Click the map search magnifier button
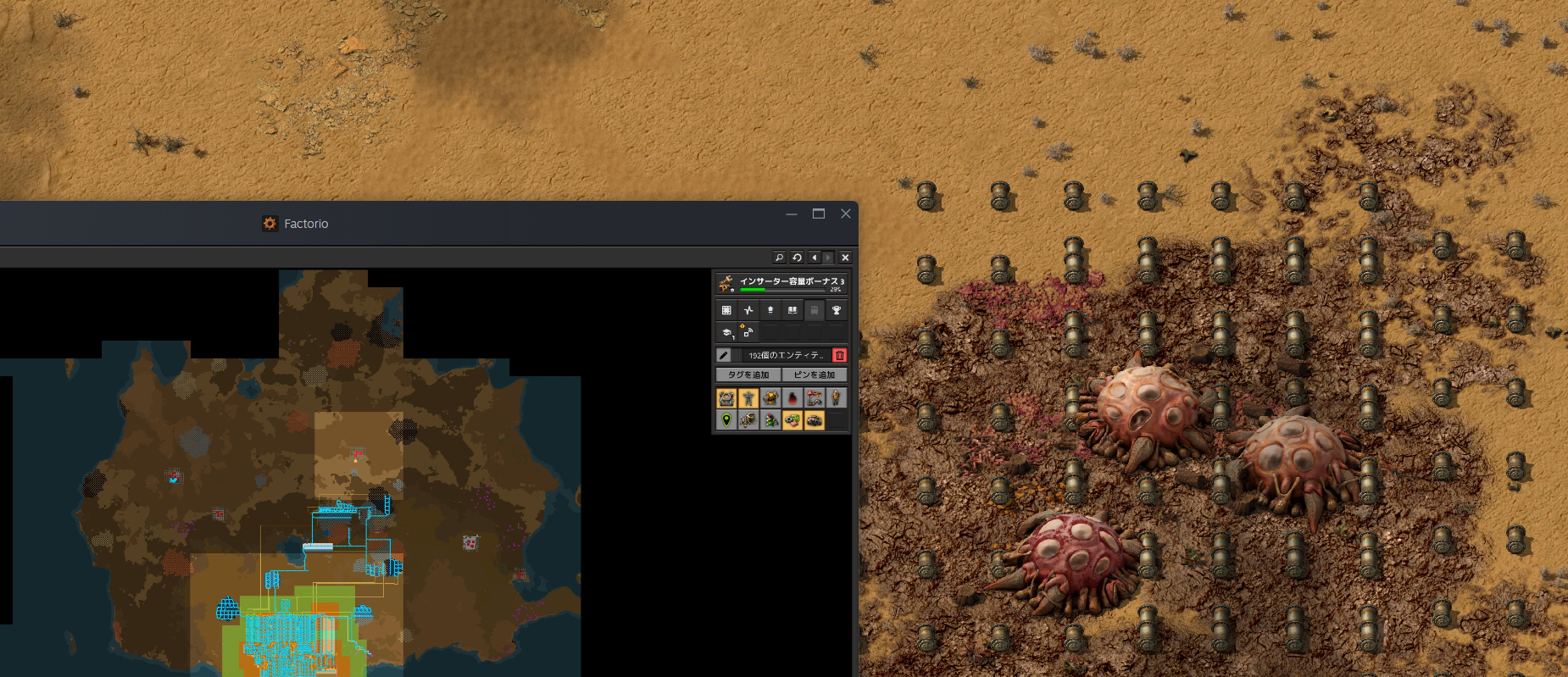 click(x=779, y=258)
